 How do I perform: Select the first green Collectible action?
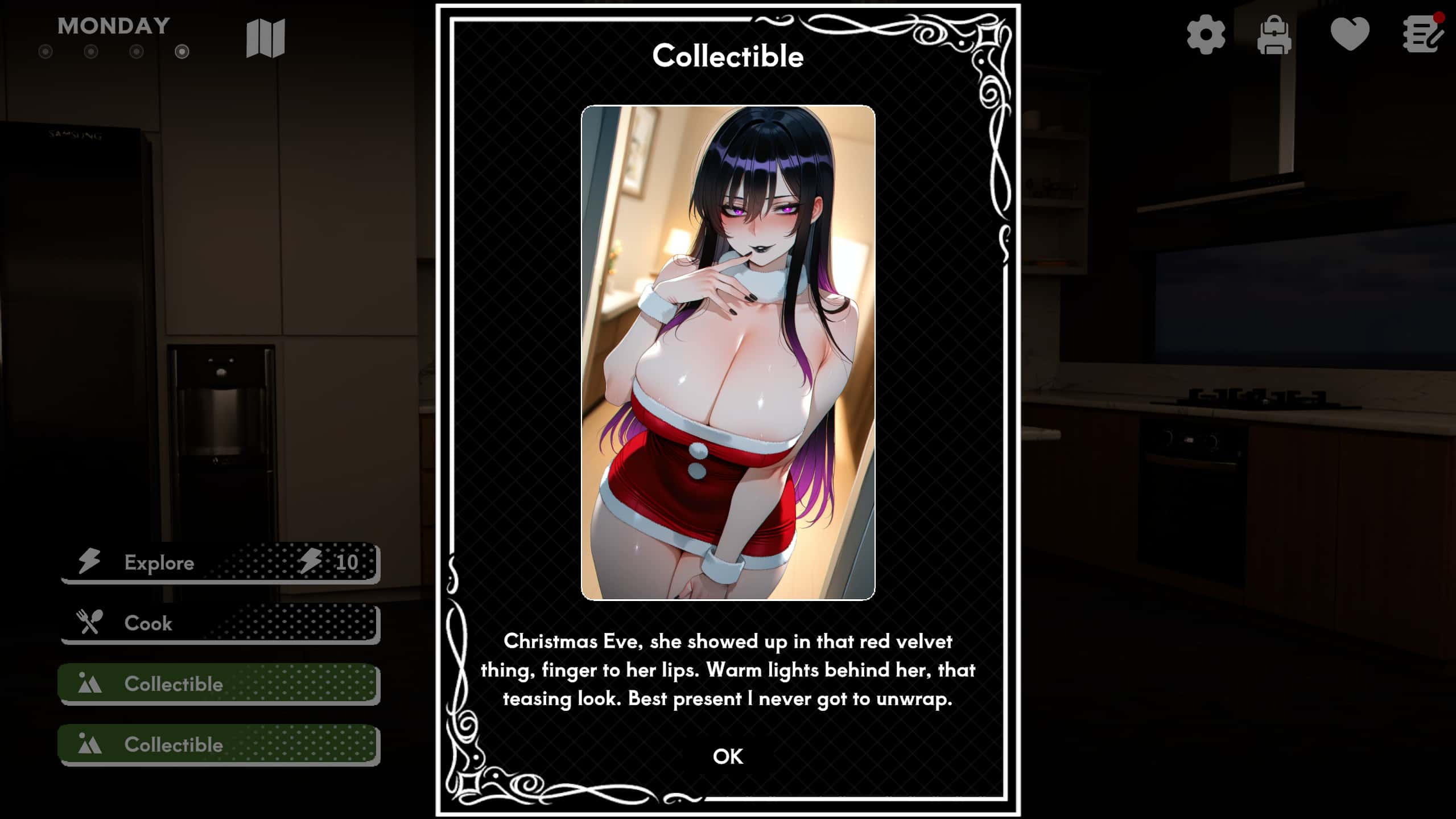pyautogui.click(x=218, y=683)
